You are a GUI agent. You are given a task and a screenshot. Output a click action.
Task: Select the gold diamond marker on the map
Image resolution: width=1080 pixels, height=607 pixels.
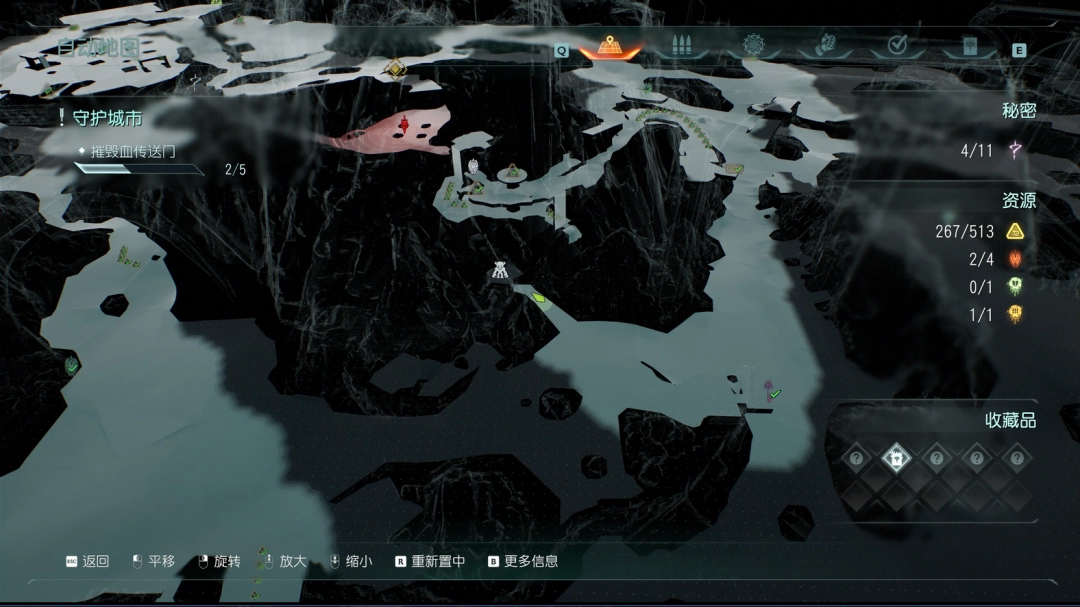395,68
